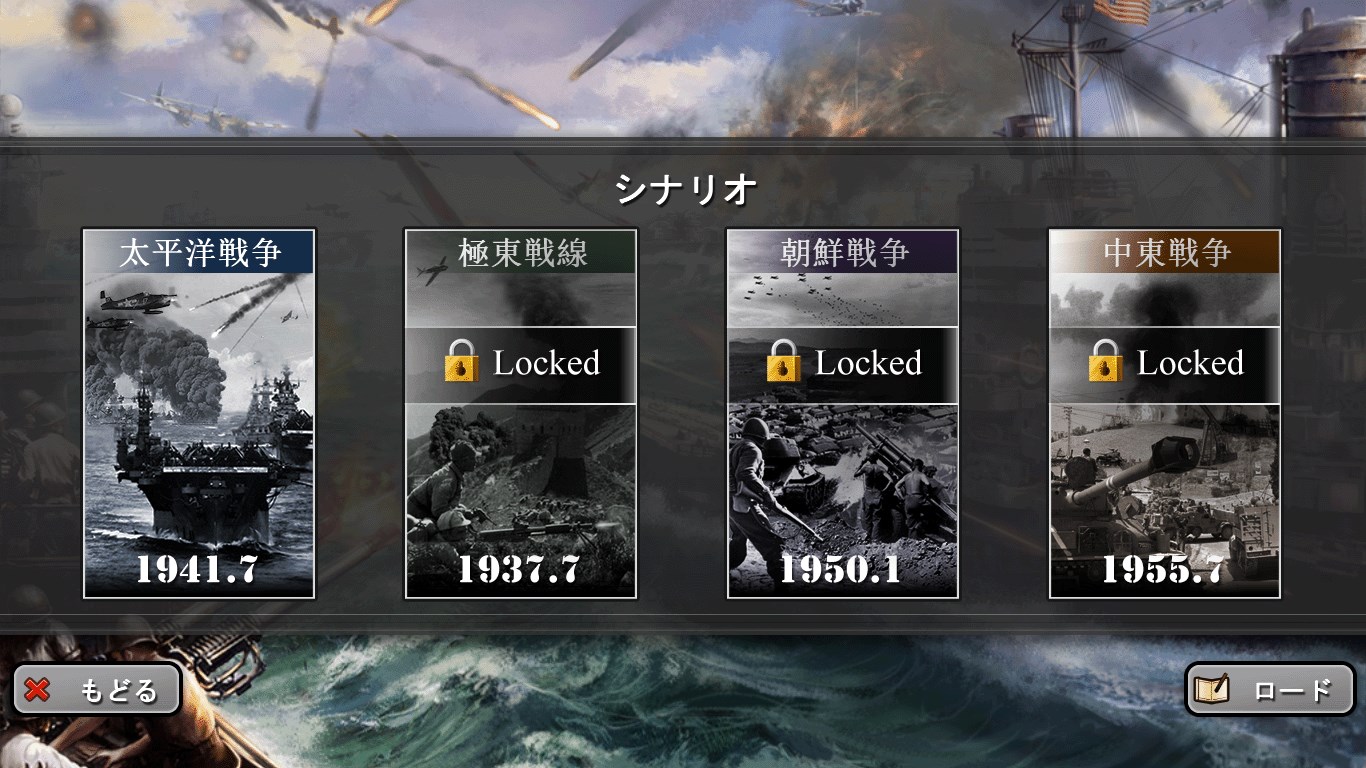Viewport: 1366px width, 768px height.
Task: Click the book icon on the ロード button
Action: 1214,688
